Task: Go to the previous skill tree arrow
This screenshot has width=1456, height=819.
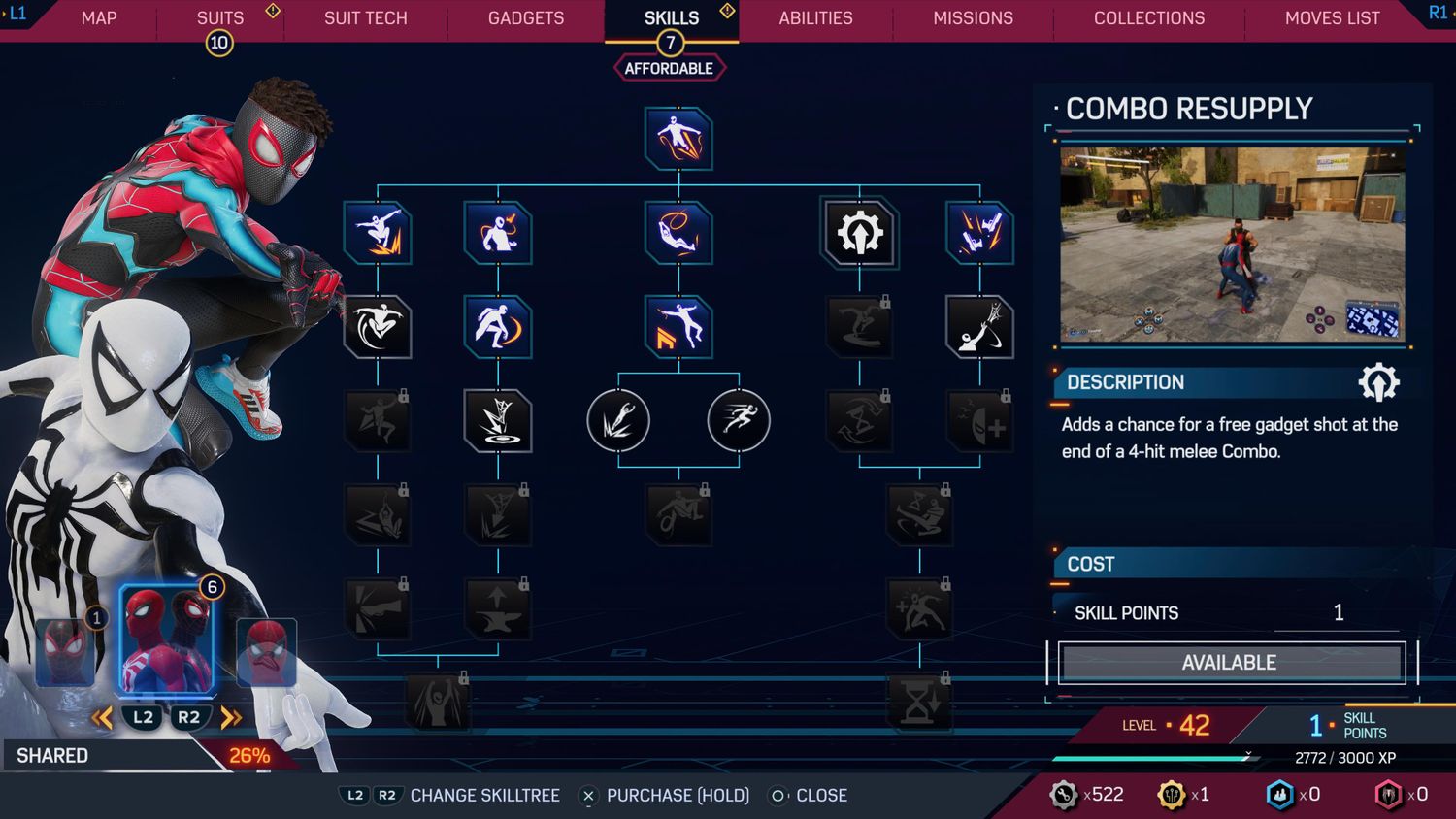Action: click(x=102, y=718)
